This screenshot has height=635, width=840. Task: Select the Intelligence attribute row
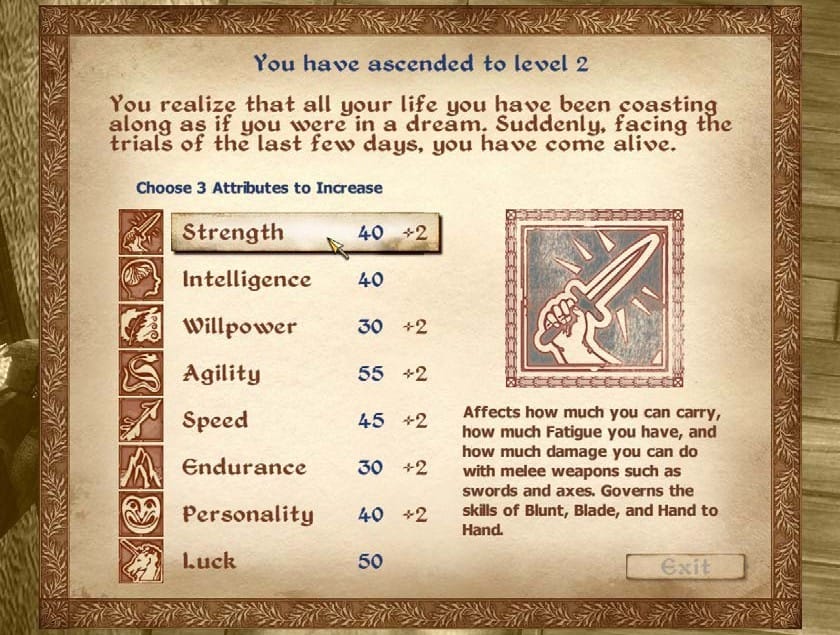246,280
